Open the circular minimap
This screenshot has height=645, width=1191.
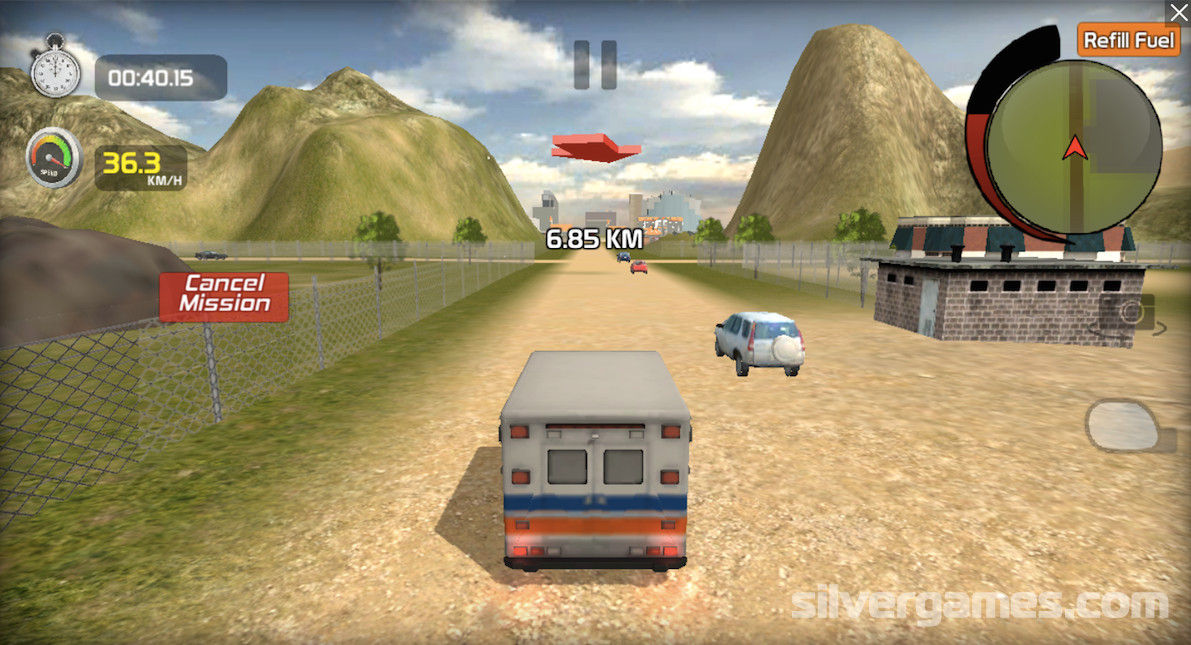1074,148
